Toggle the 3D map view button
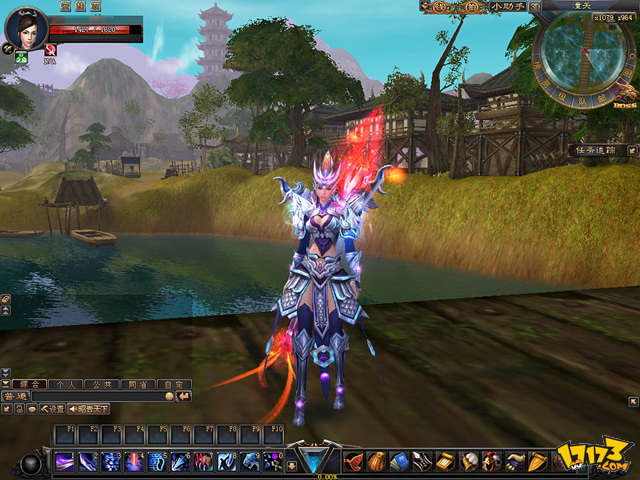The width and height of the screenshot is (640, 480). 536,7
